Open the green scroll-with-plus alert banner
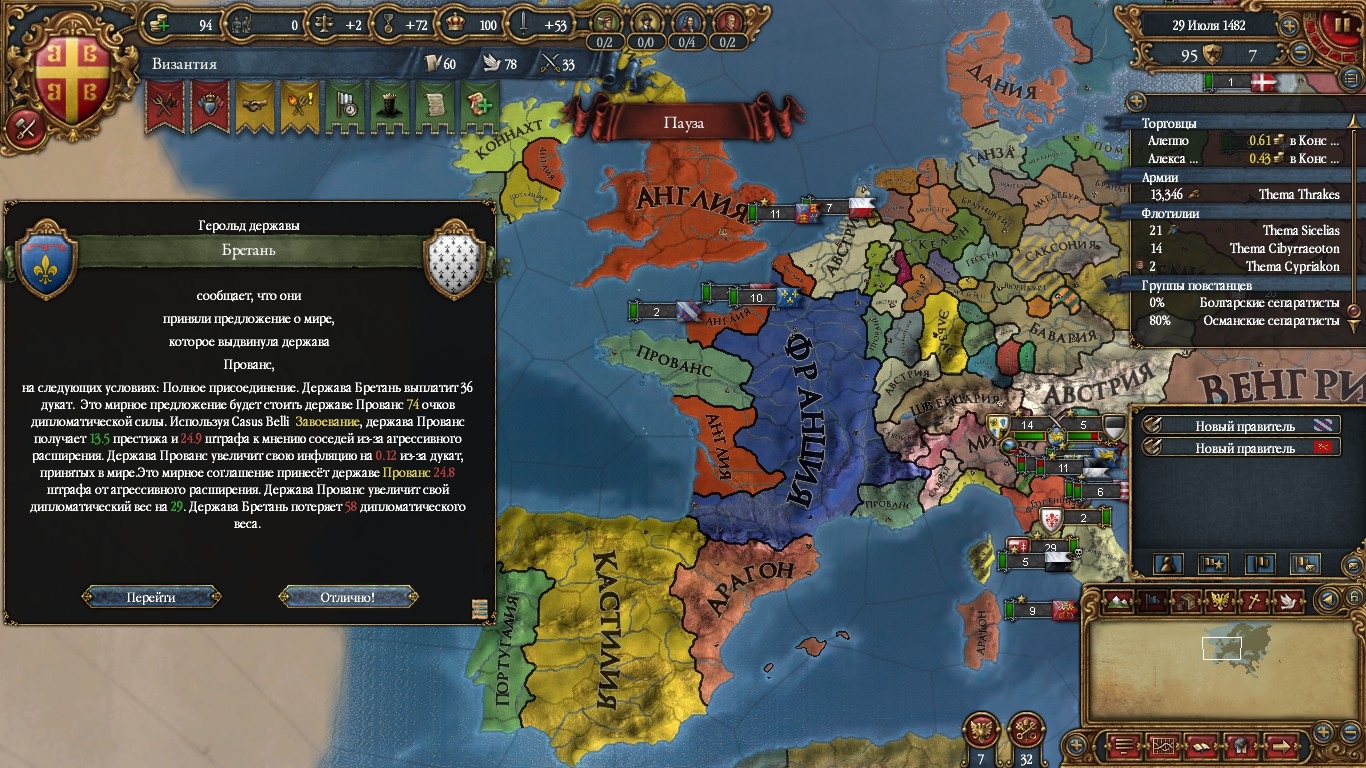1366x768 pixels. (x=480, y=105)
